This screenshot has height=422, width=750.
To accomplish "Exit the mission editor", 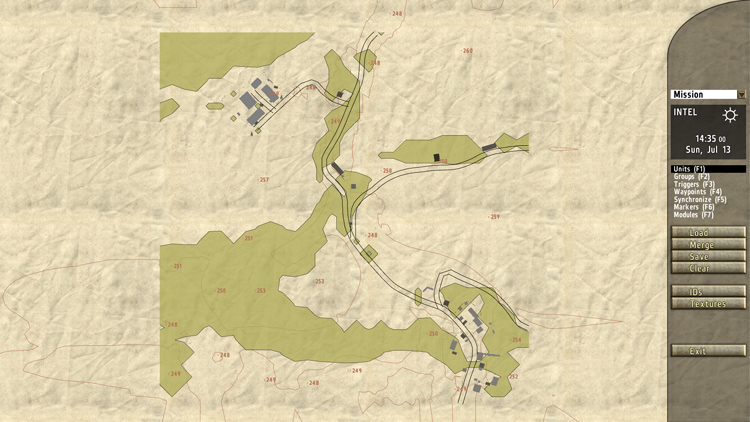I will (708, 351).
